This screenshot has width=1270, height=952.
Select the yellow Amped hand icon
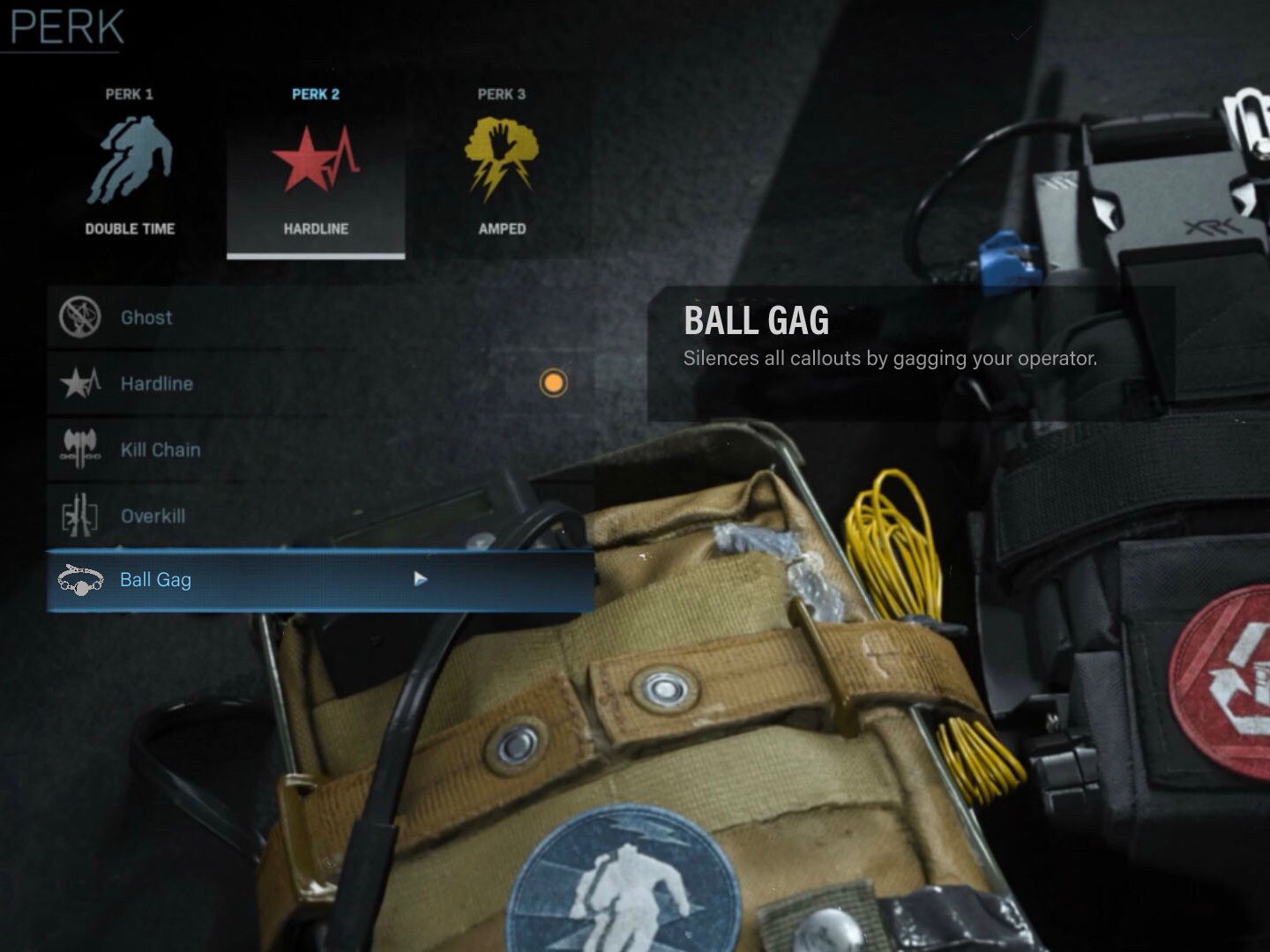pos(501,159)
